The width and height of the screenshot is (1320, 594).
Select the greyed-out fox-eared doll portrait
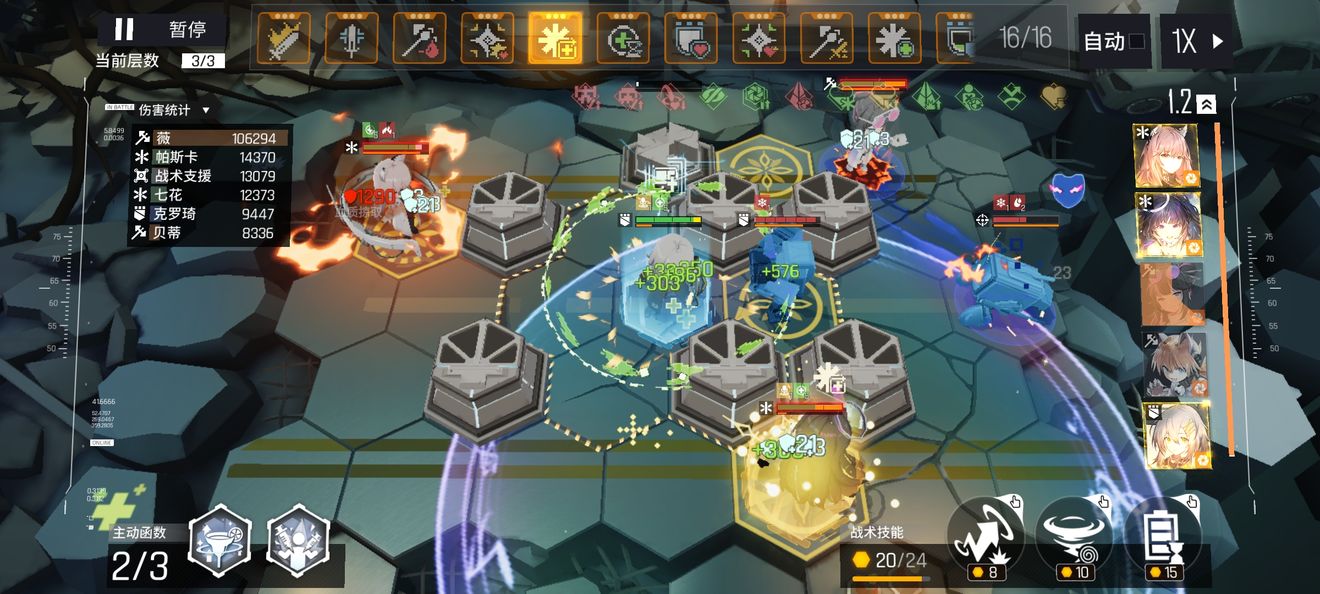click(1174, 365)
